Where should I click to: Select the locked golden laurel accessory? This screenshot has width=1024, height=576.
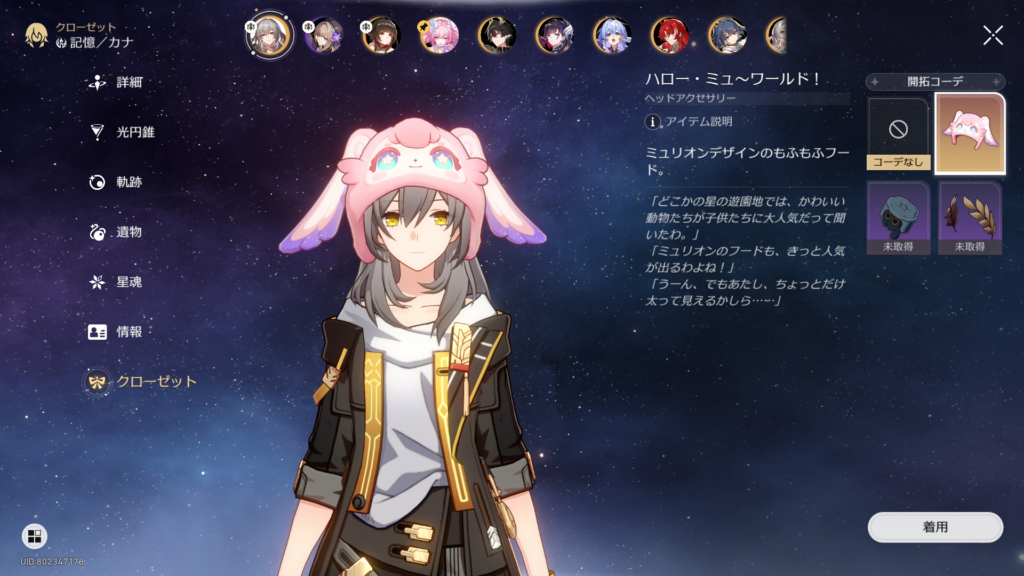coord(970,217)
